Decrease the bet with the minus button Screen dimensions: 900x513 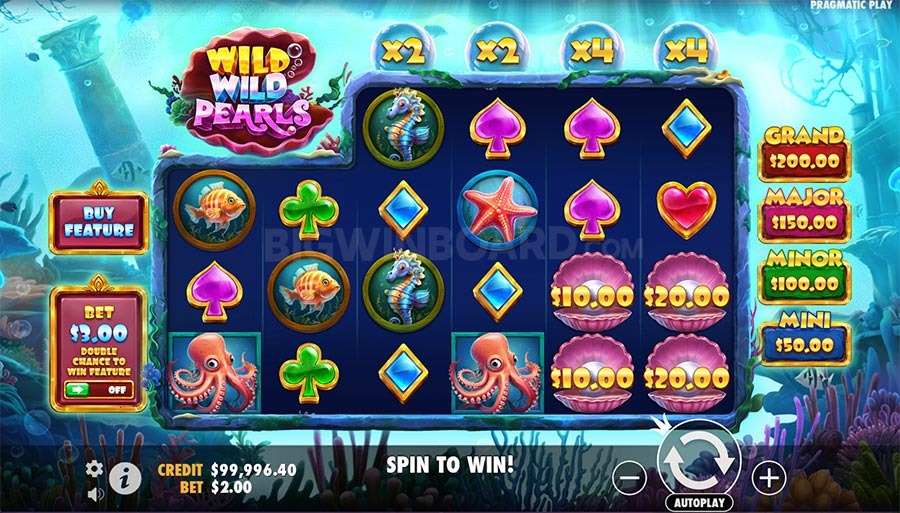coord(628,479)
